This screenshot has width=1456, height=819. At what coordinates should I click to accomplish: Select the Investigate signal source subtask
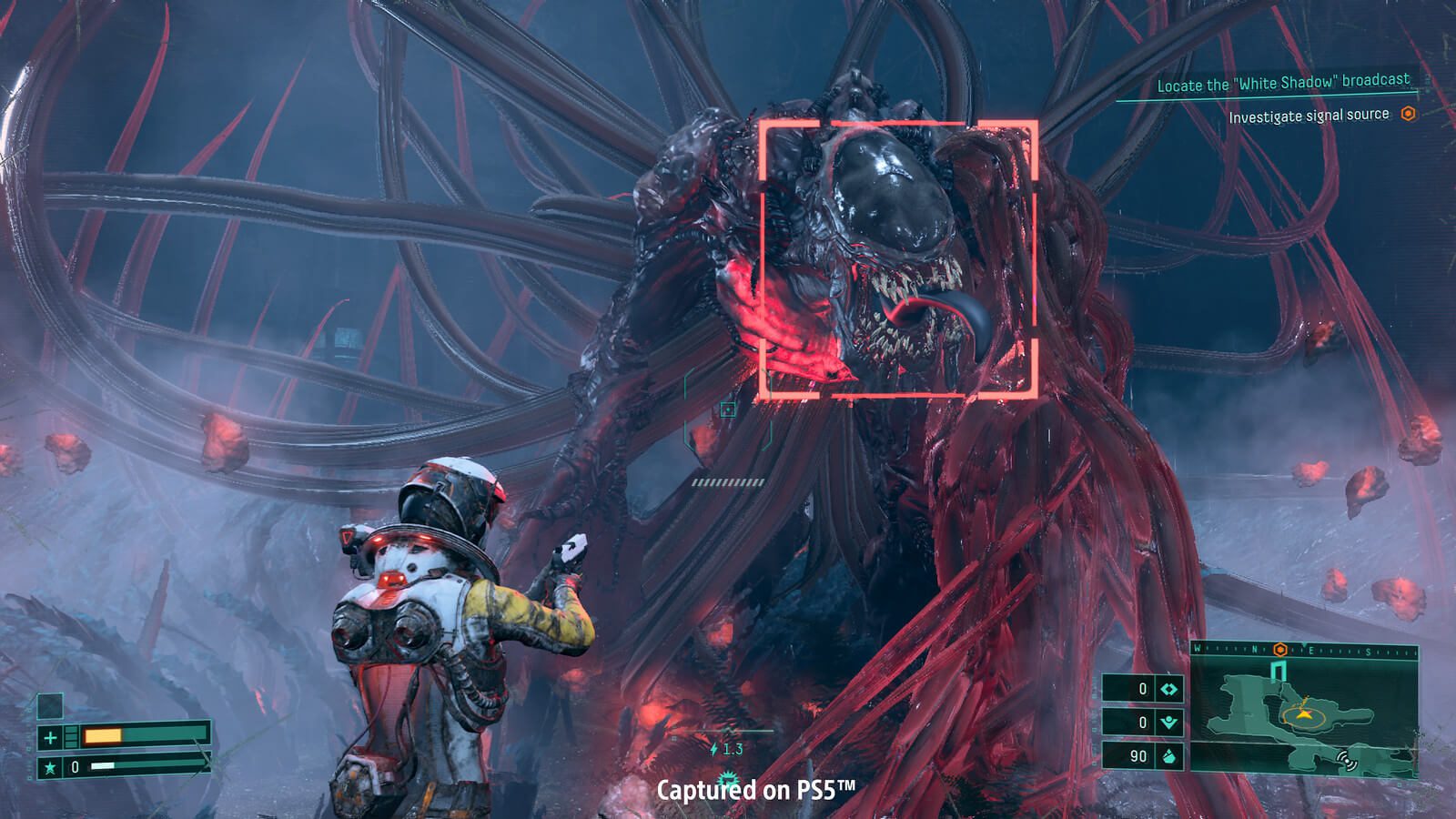pyautogui.click(x=1309, y=116)
